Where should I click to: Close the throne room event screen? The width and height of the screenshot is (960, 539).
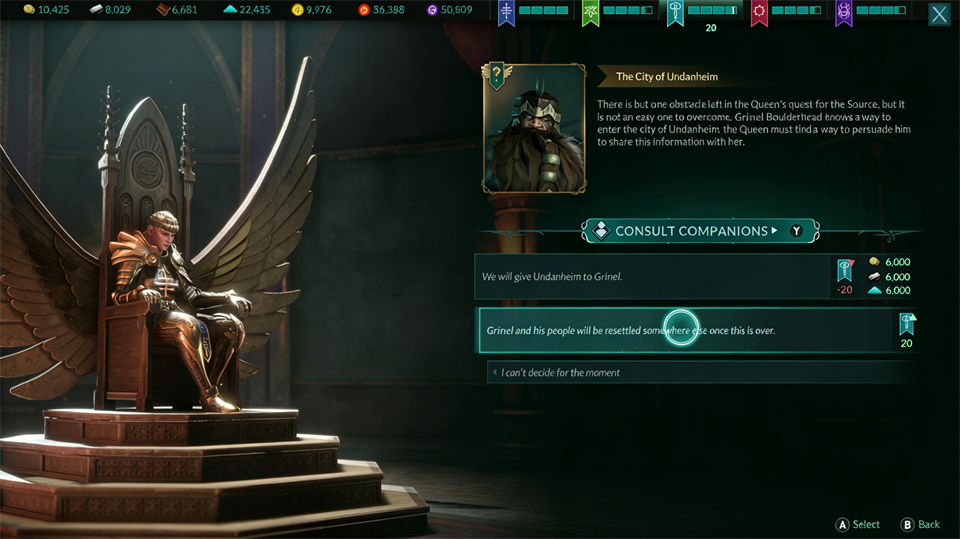point(939,14)
